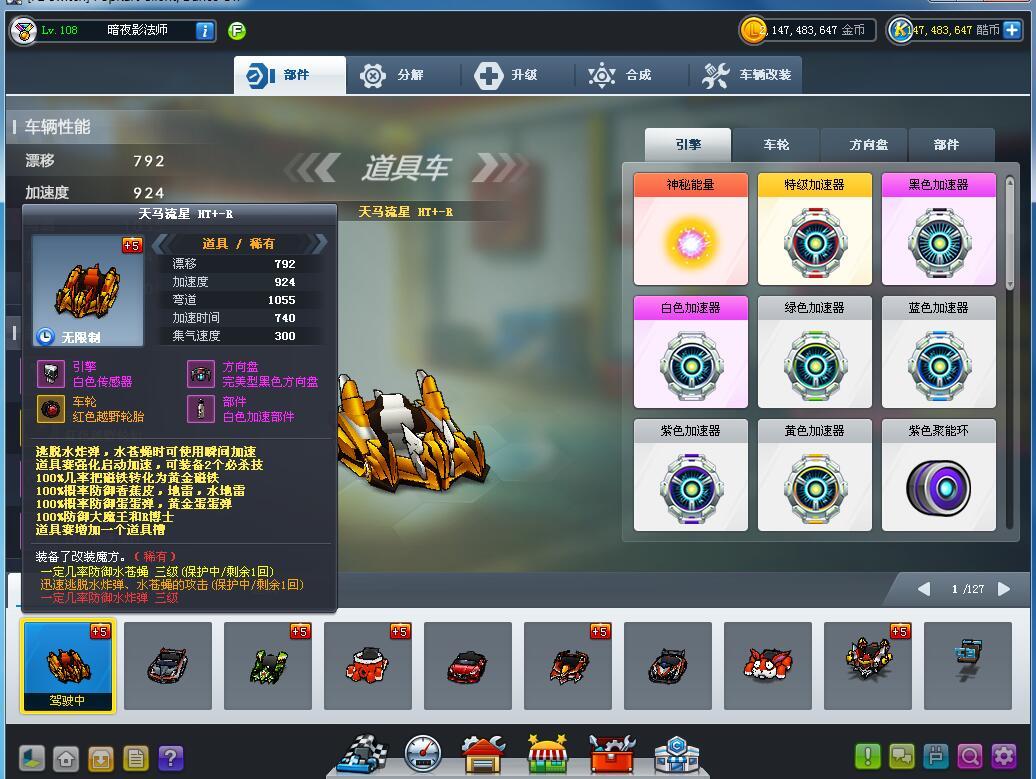
Task: Open the 车辆改装 vehicle modification tab
Action: tap(746, 75)
